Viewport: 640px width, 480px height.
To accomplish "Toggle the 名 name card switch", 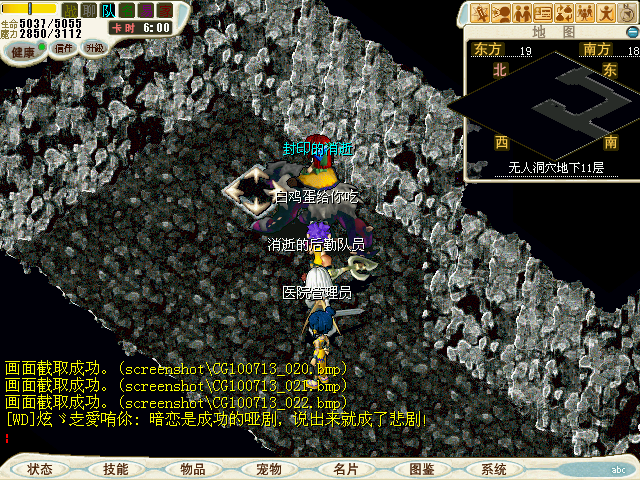I will [127, 10].
